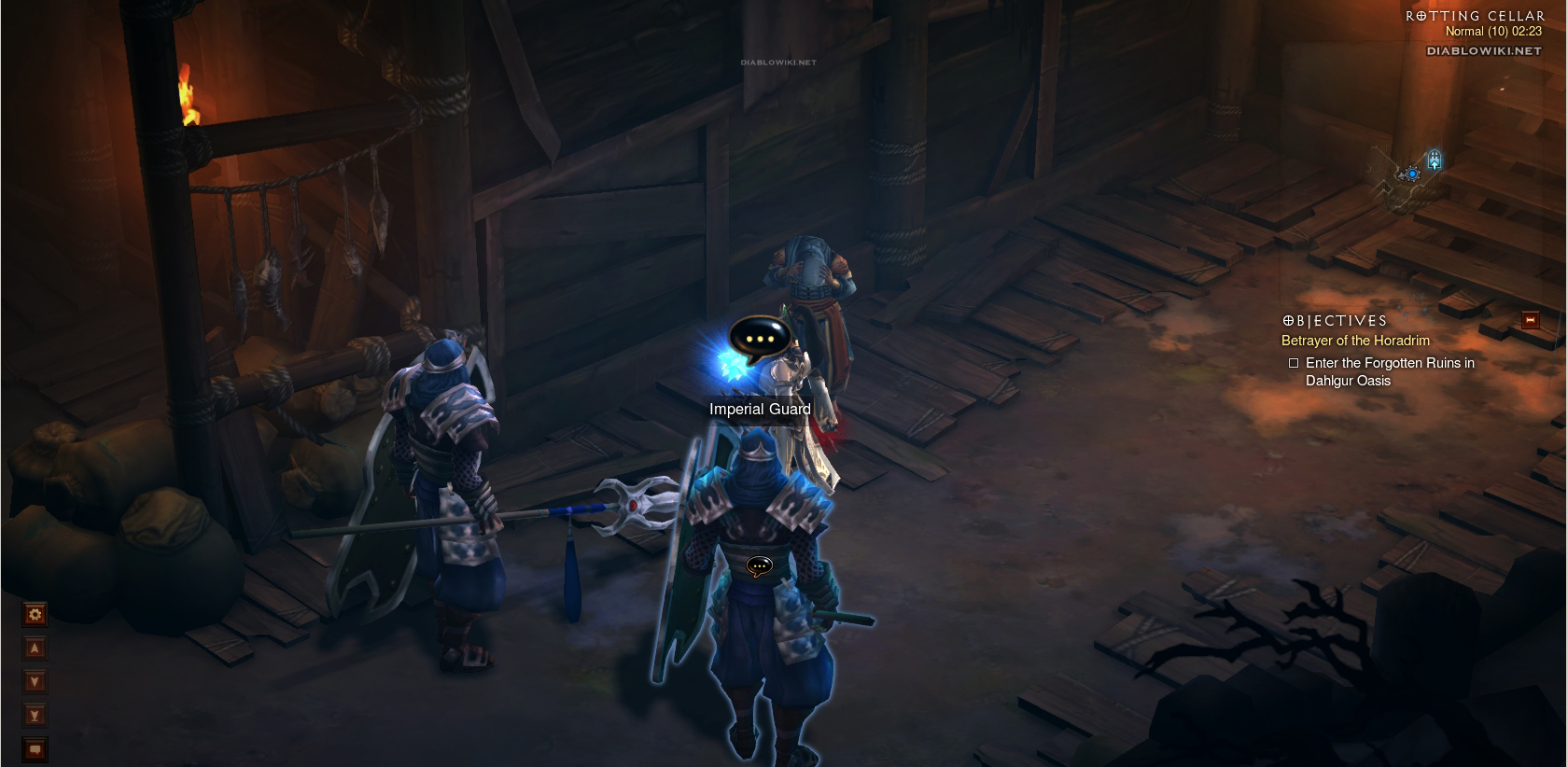1568x767 pixels.
Task: Talk via Imperial Guard's large speech bubble
Action: click(x=758, y=340)
